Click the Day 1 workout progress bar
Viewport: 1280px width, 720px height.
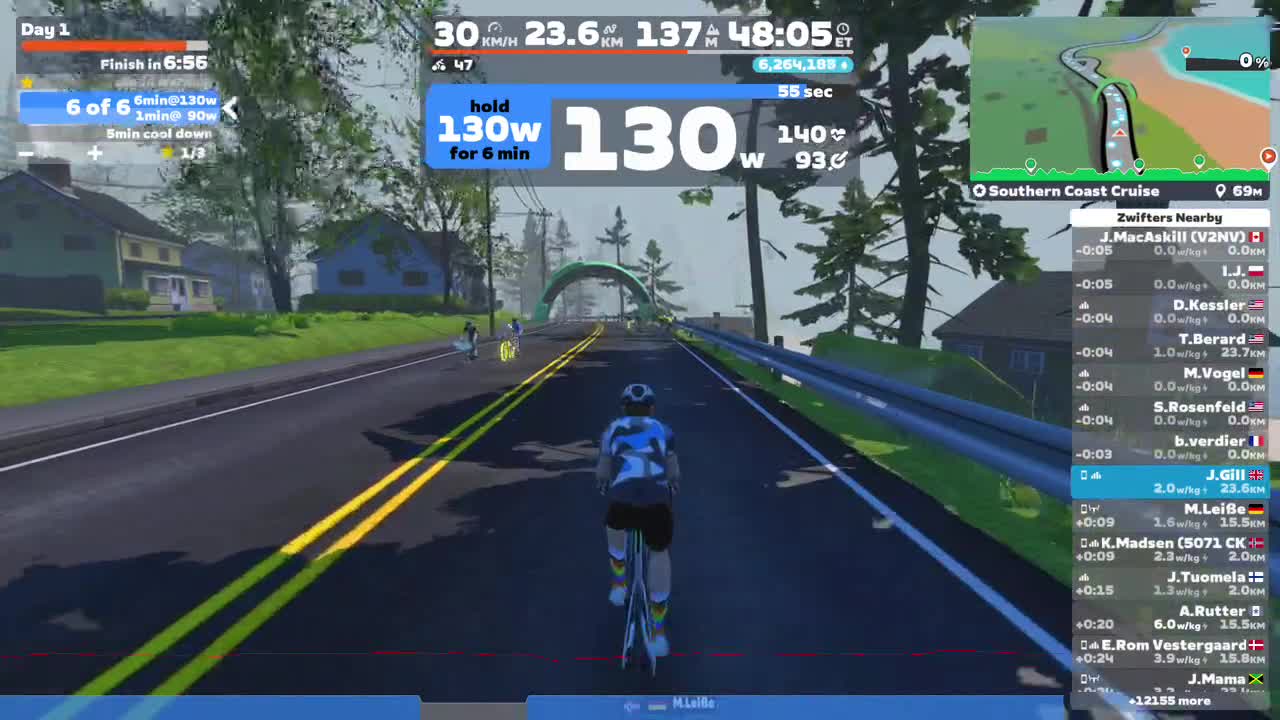tap(114, 44)
